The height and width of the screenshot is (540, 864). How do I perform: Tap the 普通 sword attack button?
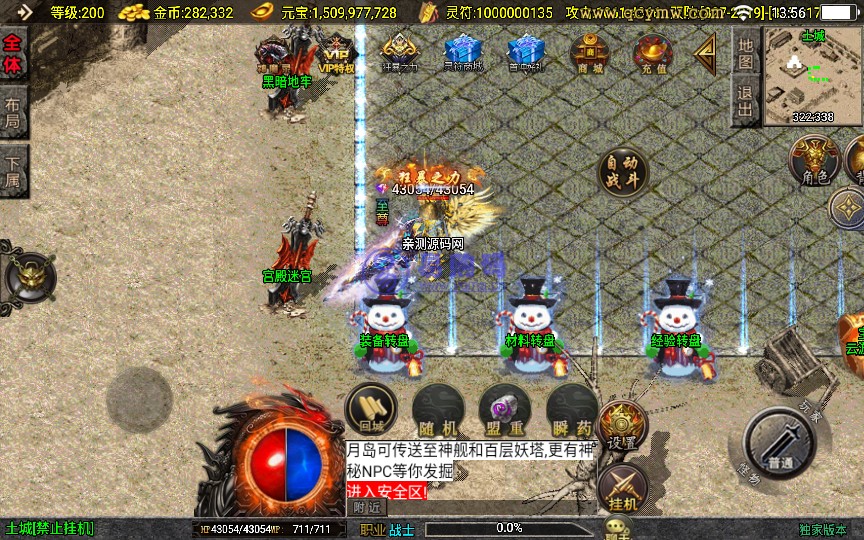tap(781, 445)
